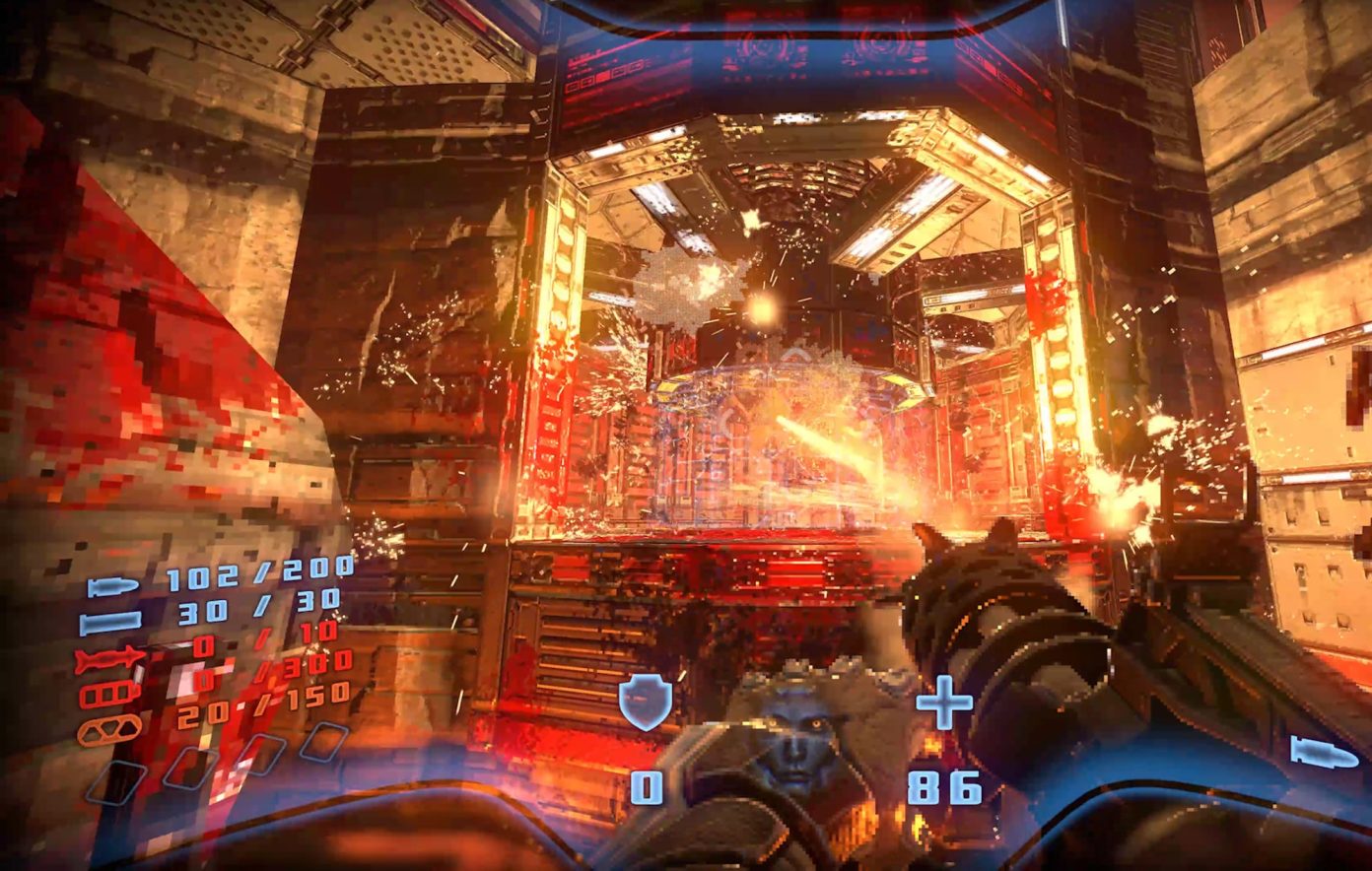Select the orange grenade ammo icon
1372x871 pixels.
[x=109, y=729]
